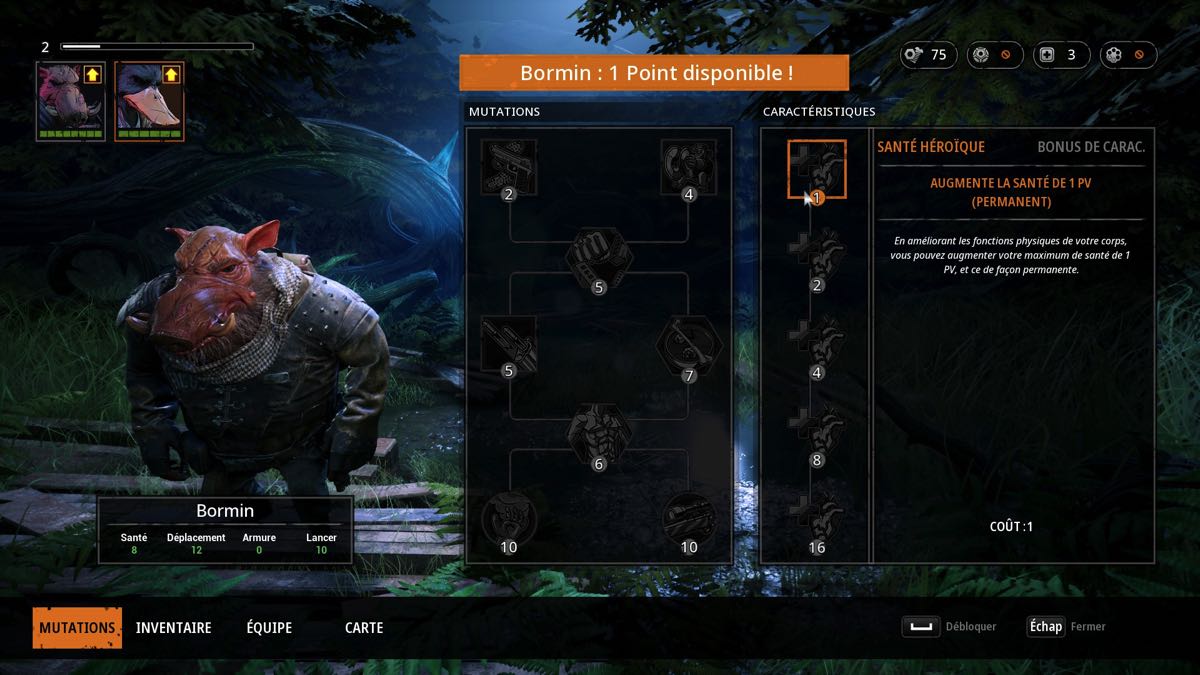Viewport: 1200px width, 675px height.
Task: Choose the health characteristic node costing 2
Action: coord(817,258)
